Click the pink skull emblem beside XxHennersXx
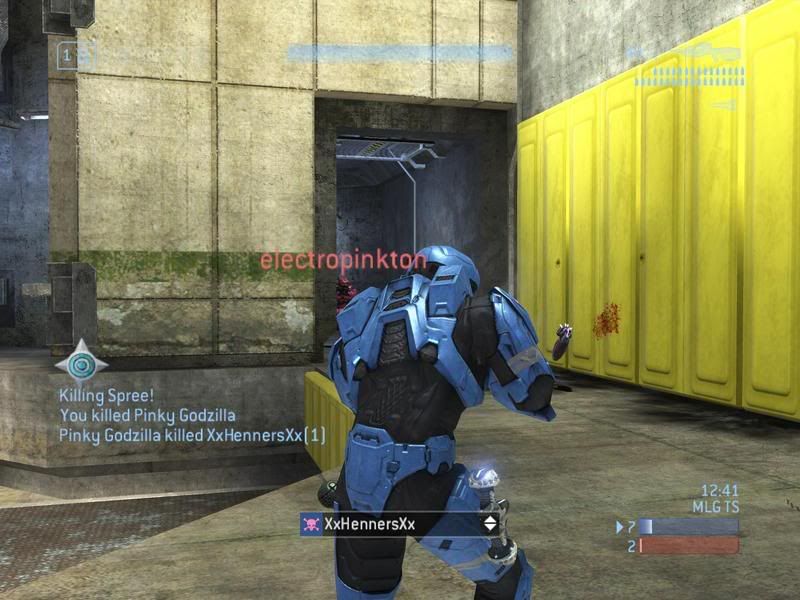800x600 pixels. (x=311, y=523)
